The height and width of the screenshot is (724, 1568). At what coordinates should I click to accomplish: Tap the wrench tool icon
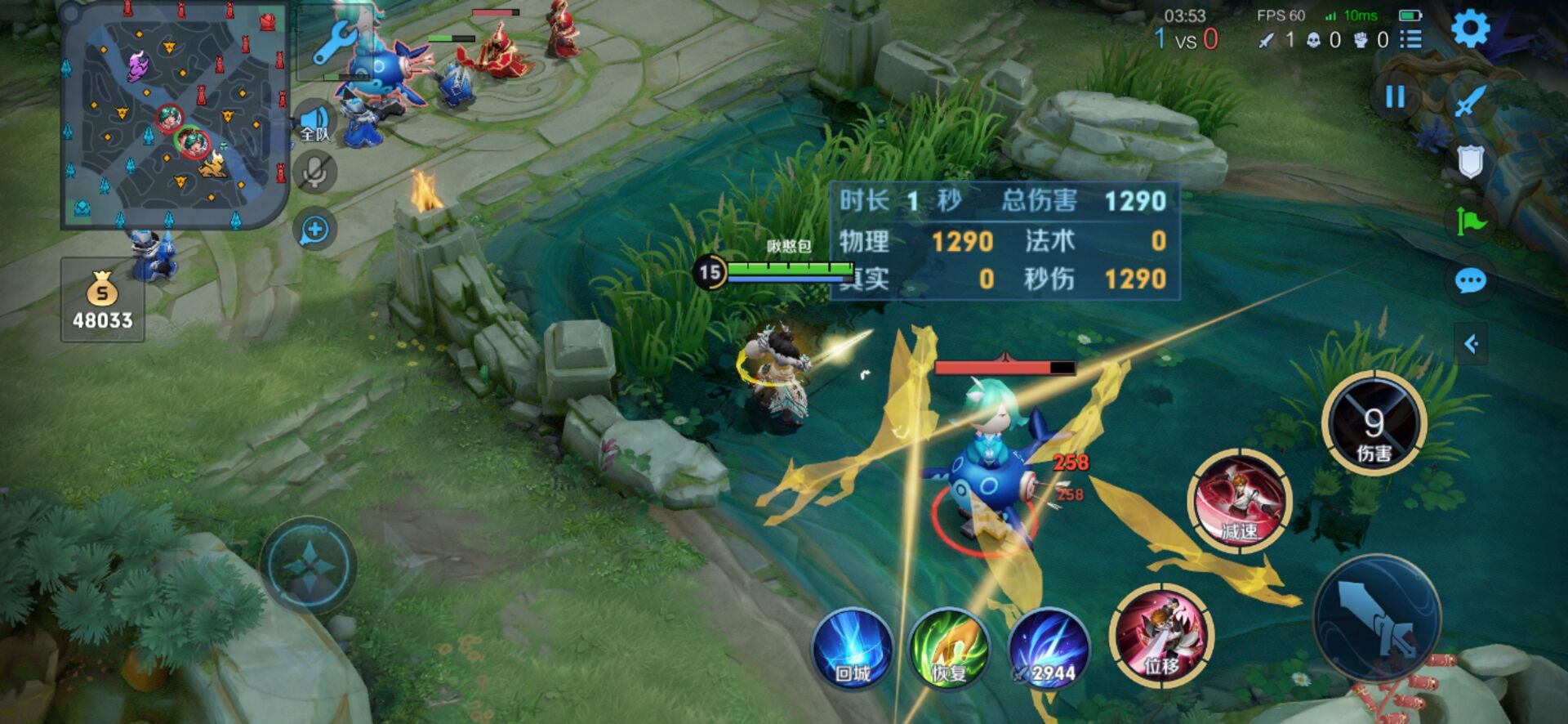click(x=334, y=42)
